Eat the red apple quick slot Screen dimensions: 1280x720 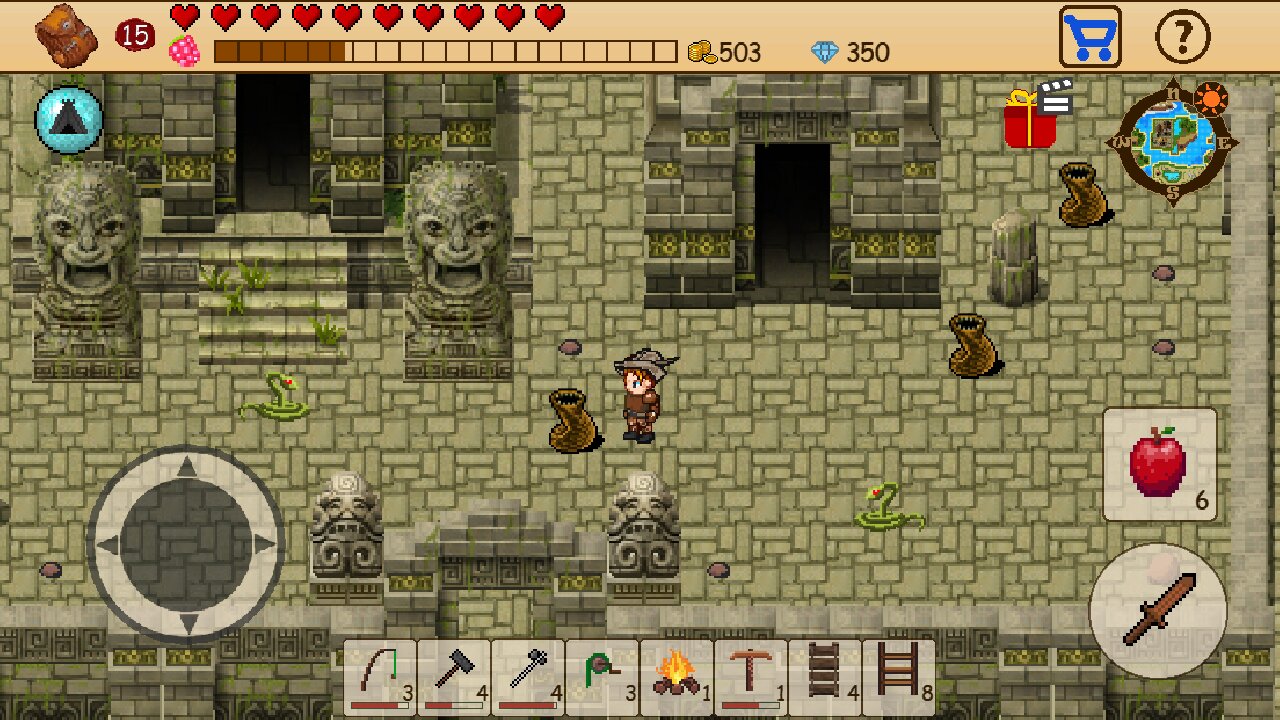pyautogui.click(x=1160, y=465)
